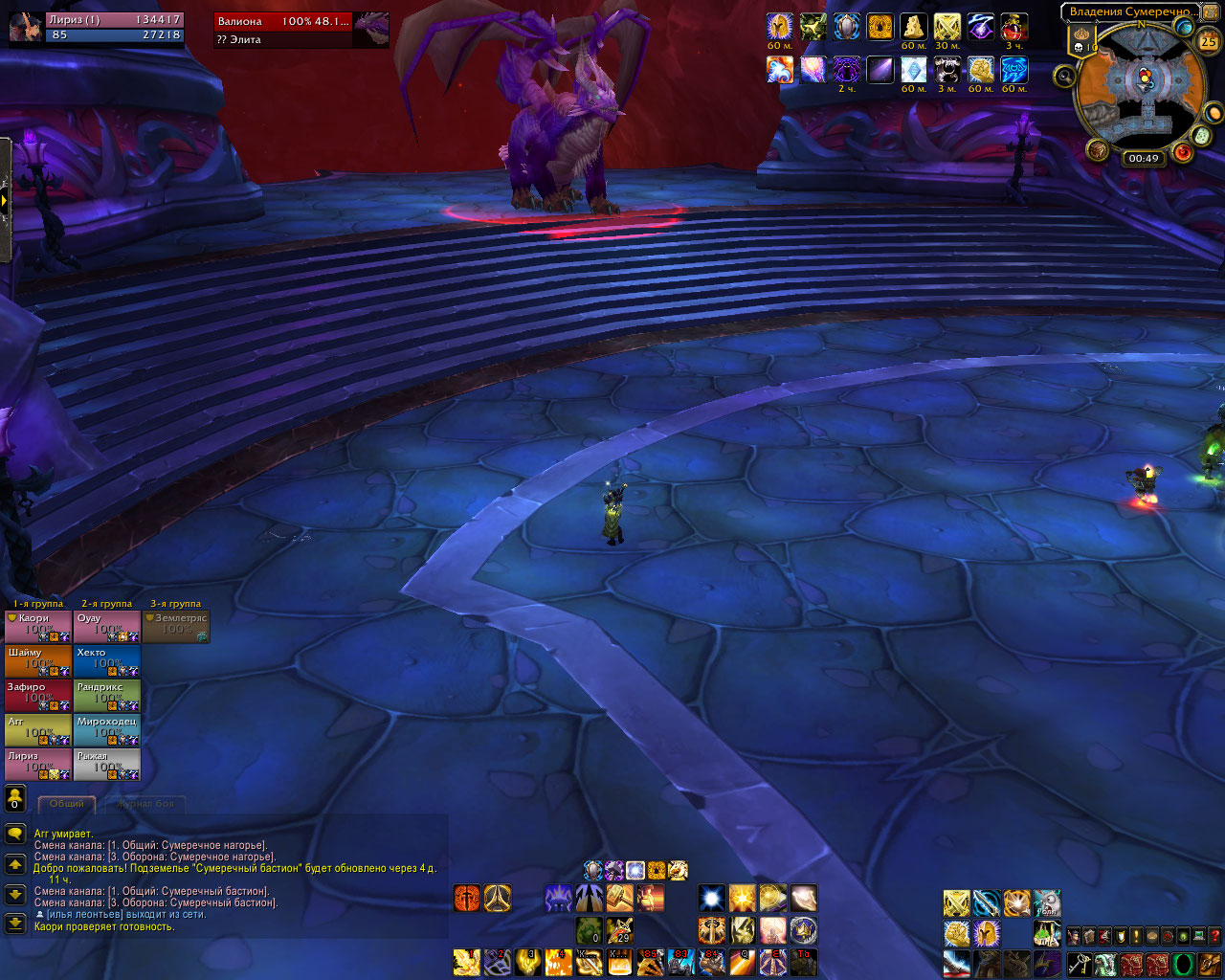The height and width of the screenshot is (980, 1225).
Task: Target raid member Мироходец
Action: tap(107, 729)
